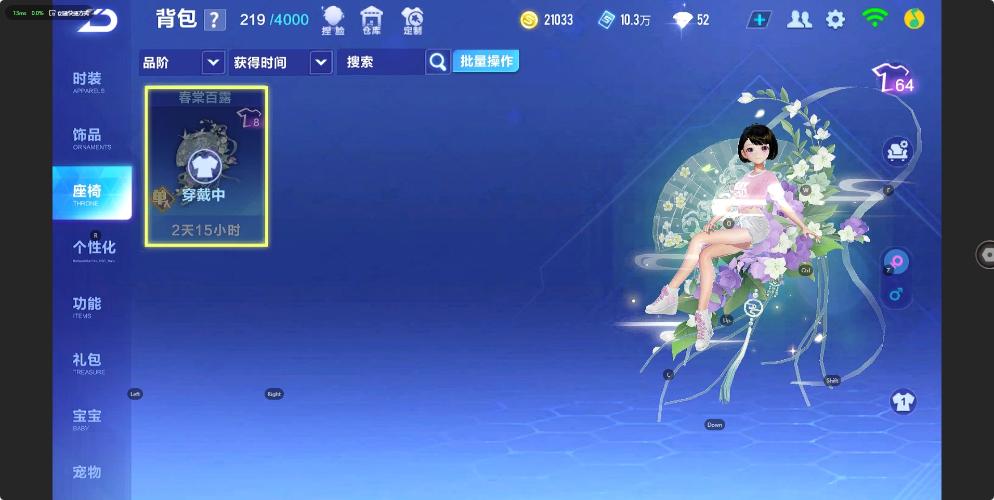Open the backpack help question mark
Viewport: 994px width, 500px height.
215,20
